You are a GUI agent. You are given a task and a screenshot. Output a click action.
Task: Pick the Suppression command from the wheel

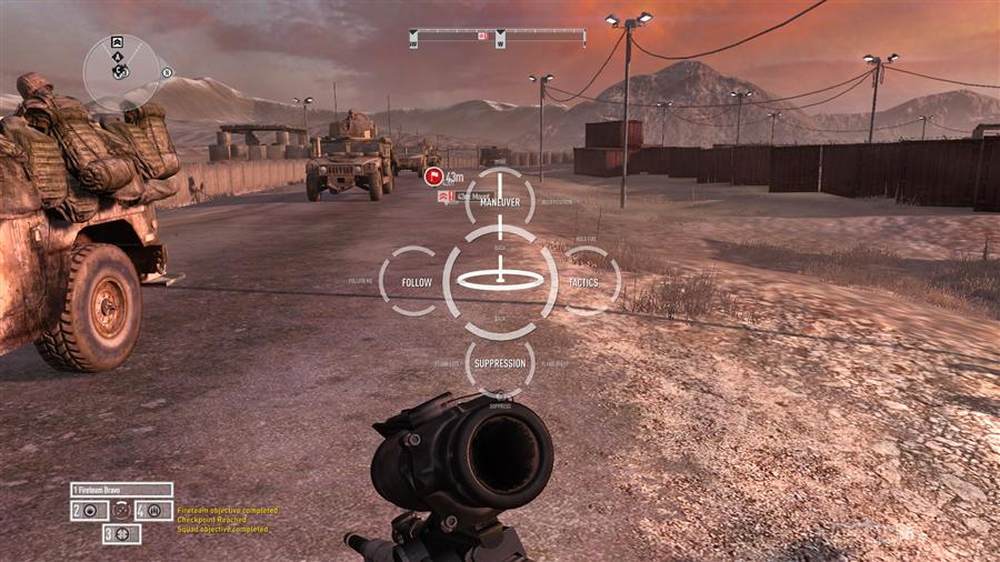pos(499,363)
